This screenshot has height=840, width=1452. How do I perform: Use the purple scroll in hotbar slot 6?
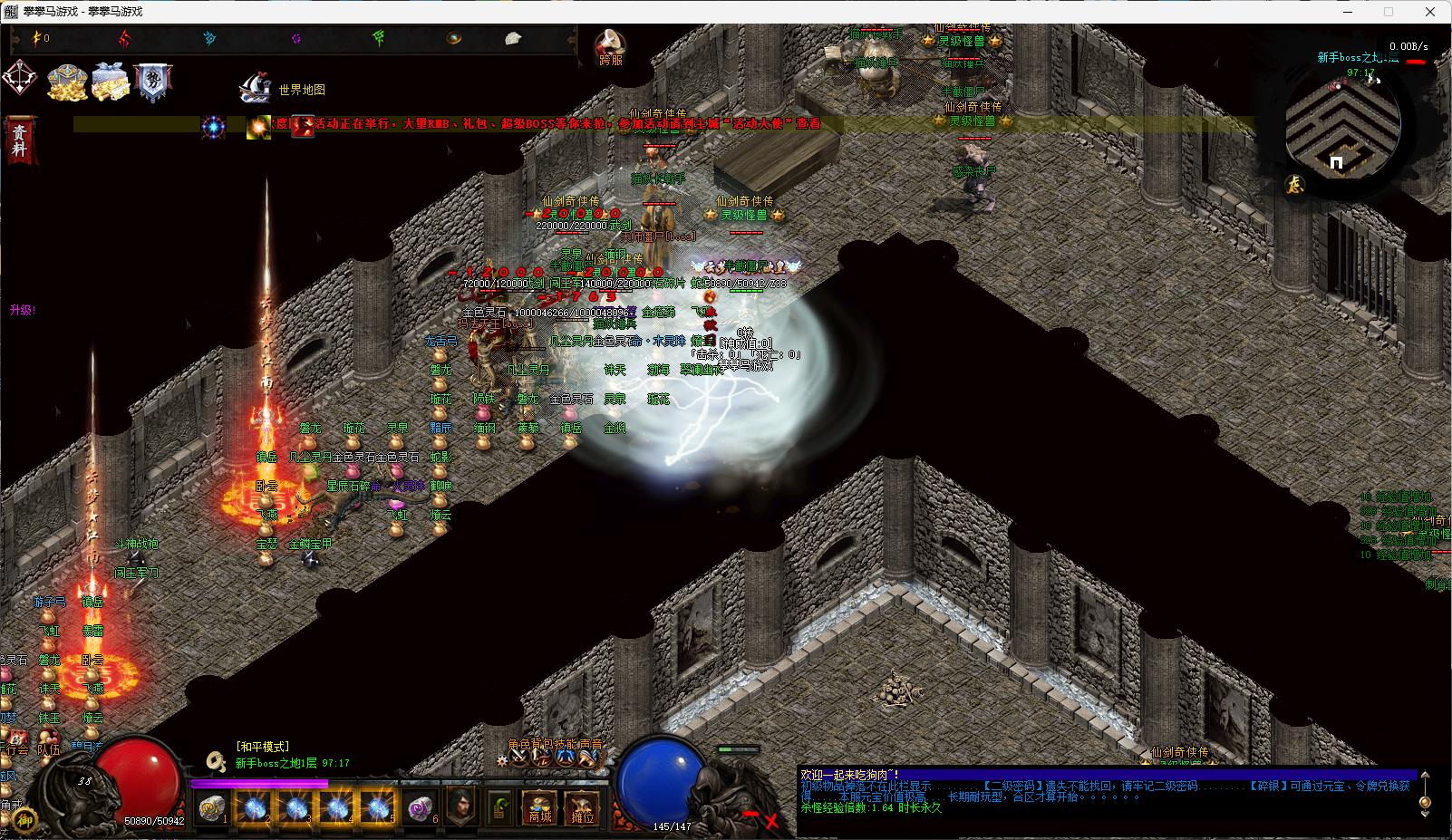point(420,807)
